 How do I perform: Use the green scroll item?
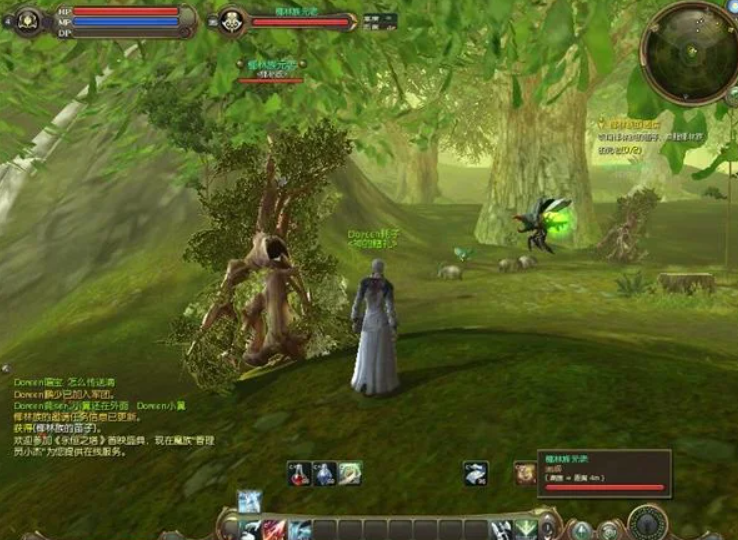350,473
